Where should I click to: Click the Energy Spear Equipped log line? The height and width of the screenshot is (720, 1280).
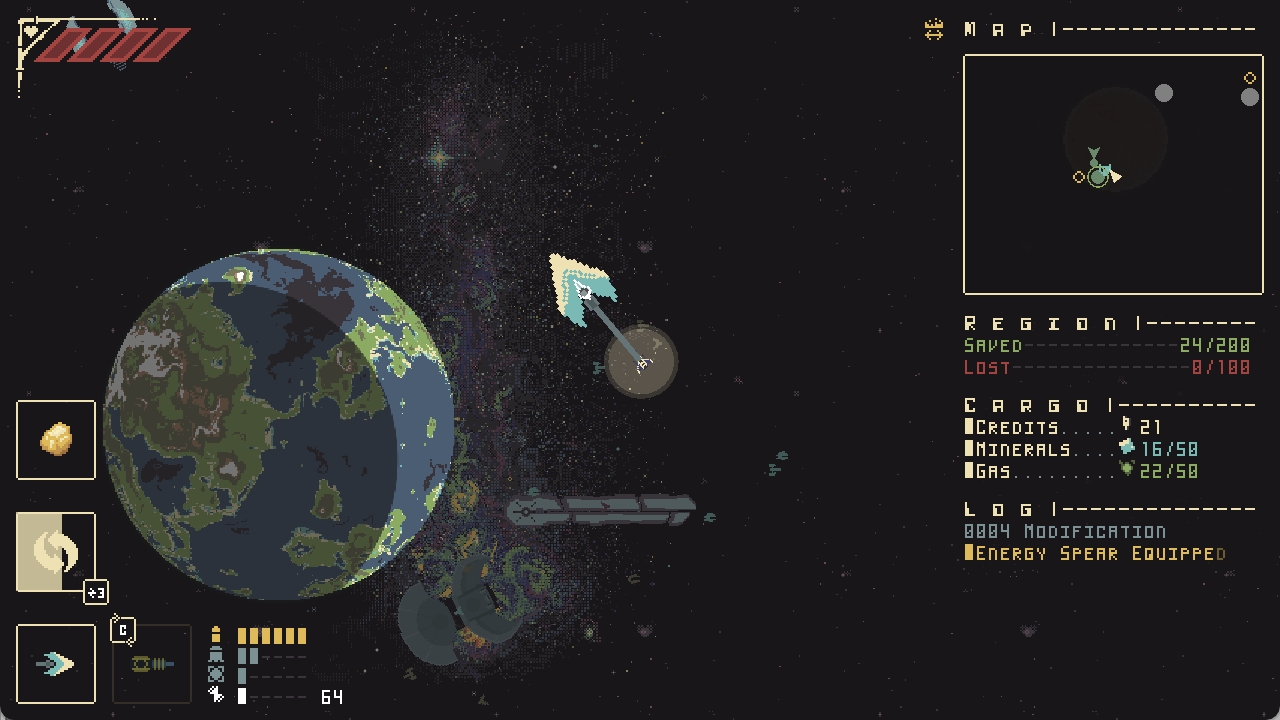(1095, 553)
